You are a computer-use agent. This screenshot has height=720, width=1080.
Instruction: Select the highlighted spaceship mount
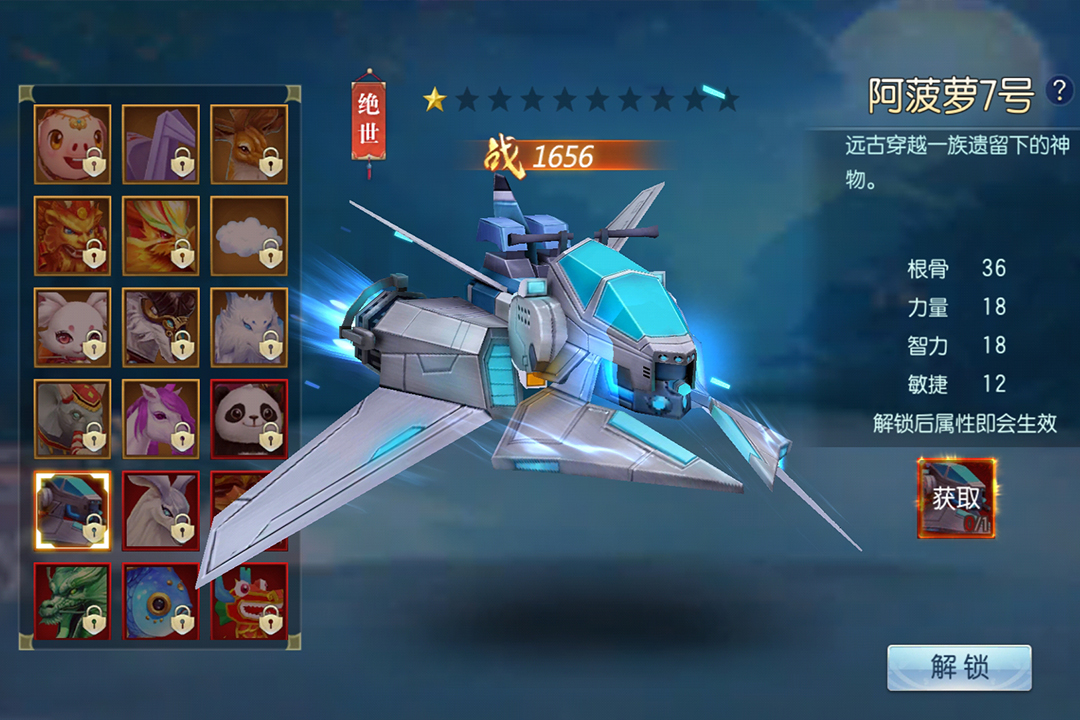tap(72, 510)
